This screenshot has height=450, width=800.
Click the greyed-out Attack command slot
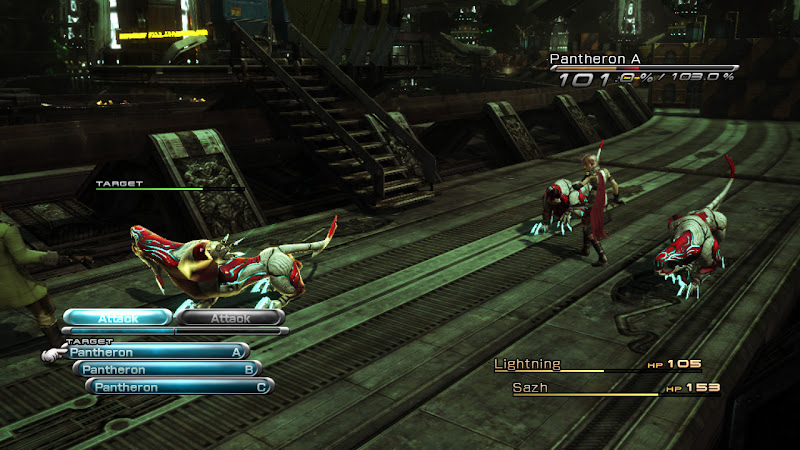point(230,318)
